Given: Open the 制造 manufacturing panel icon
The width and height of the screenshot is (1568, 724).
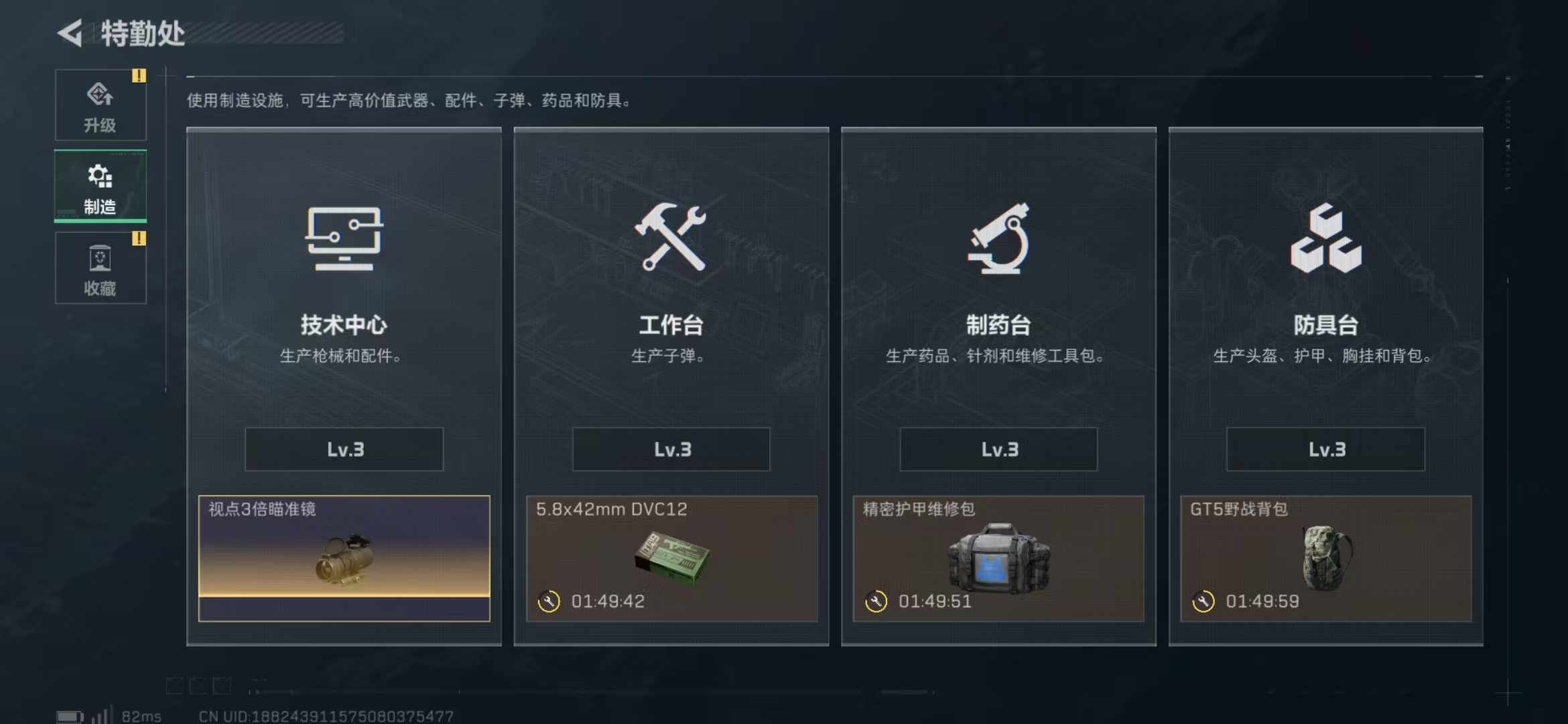Looking at the screenshot, I should click(99, 176).
